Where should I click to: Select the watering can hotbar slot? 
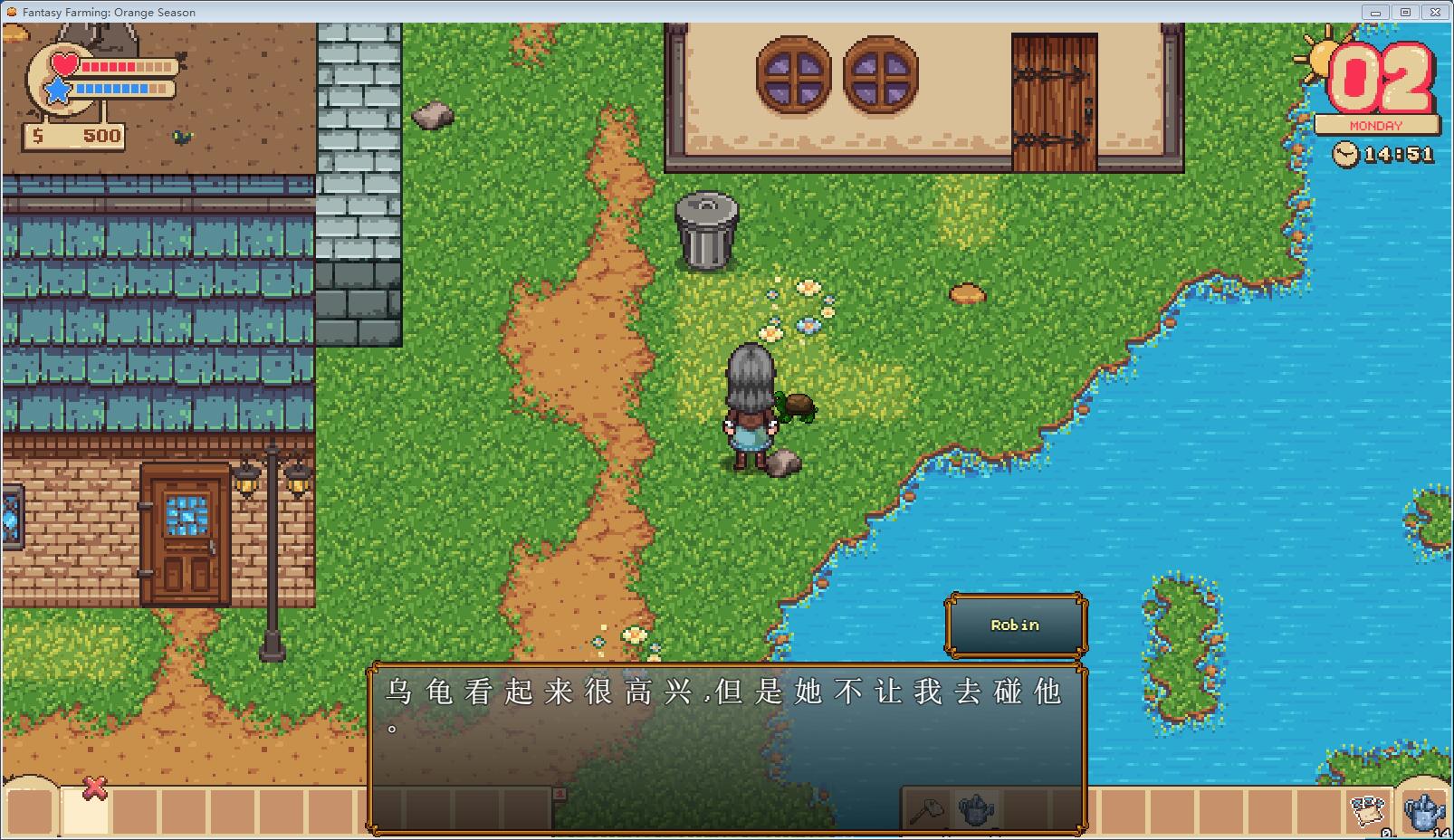point(976,809)
